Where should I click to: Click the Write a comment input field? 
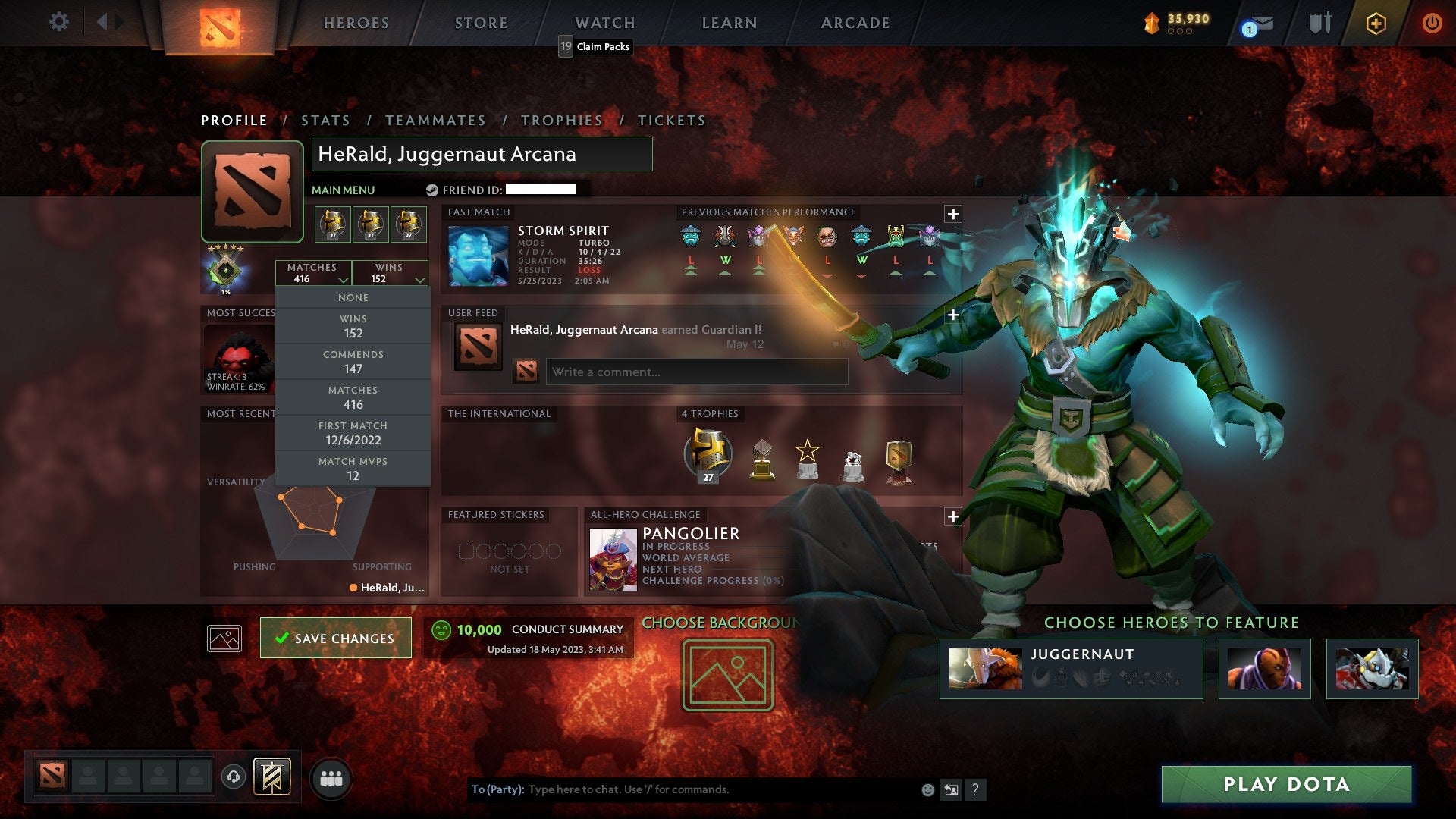pos(698,372)
